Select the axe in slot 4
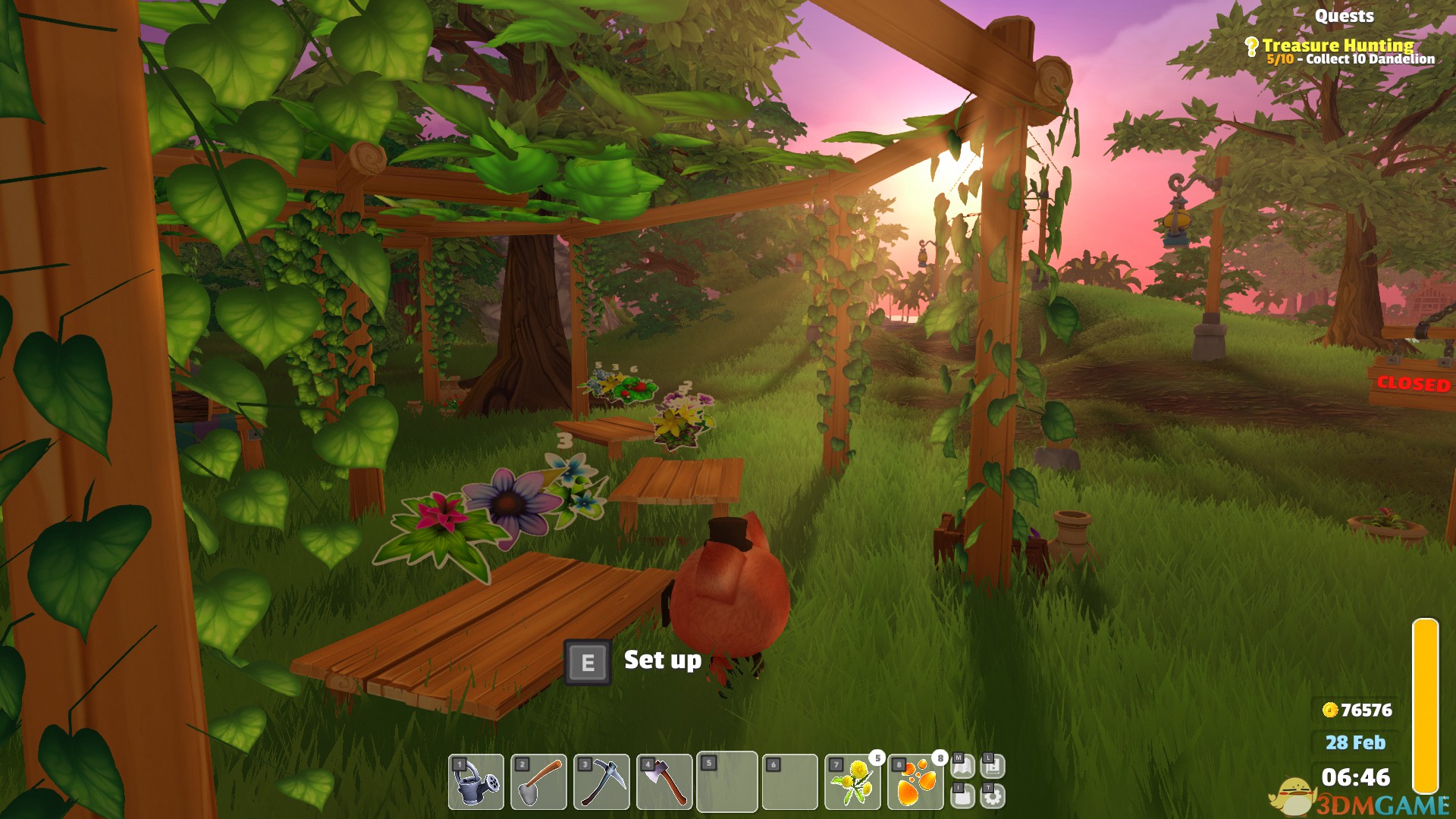Image resolution: width=1456 pixels, height=819 pixels. (664, 783)
